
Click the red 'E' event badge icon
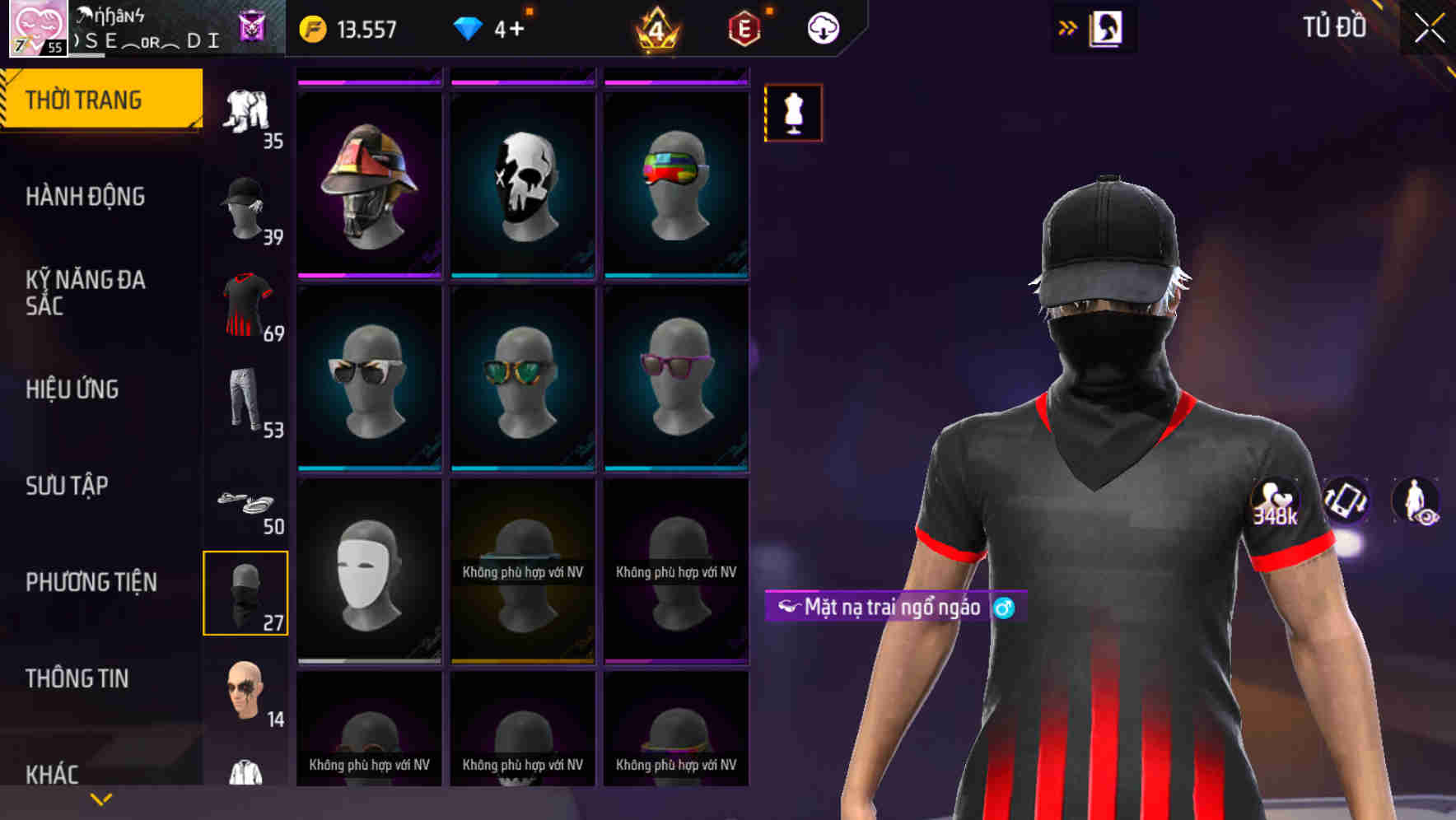point(744,27)
